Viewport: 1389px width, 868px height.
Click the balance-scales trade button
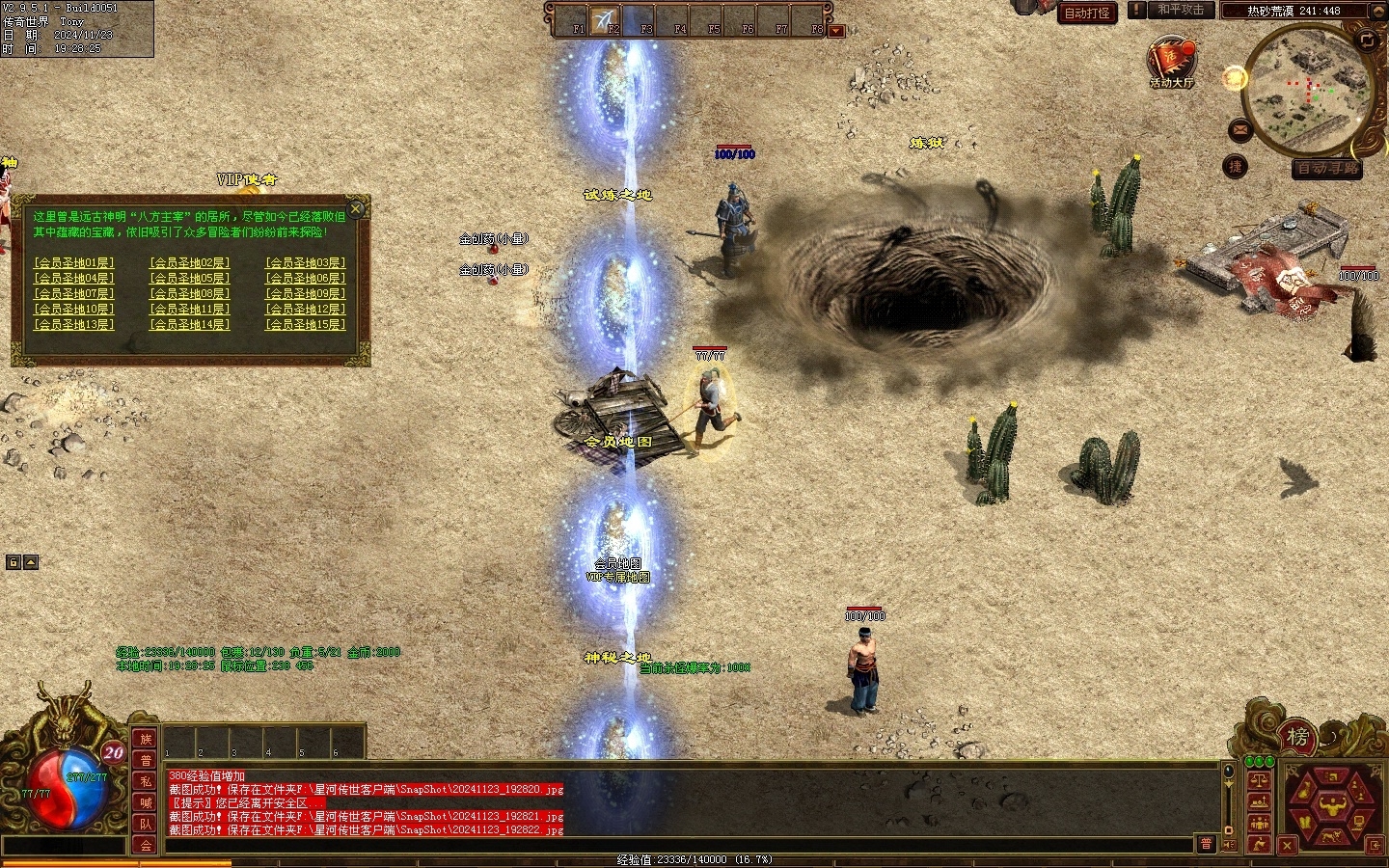(x=1258, y=780)
